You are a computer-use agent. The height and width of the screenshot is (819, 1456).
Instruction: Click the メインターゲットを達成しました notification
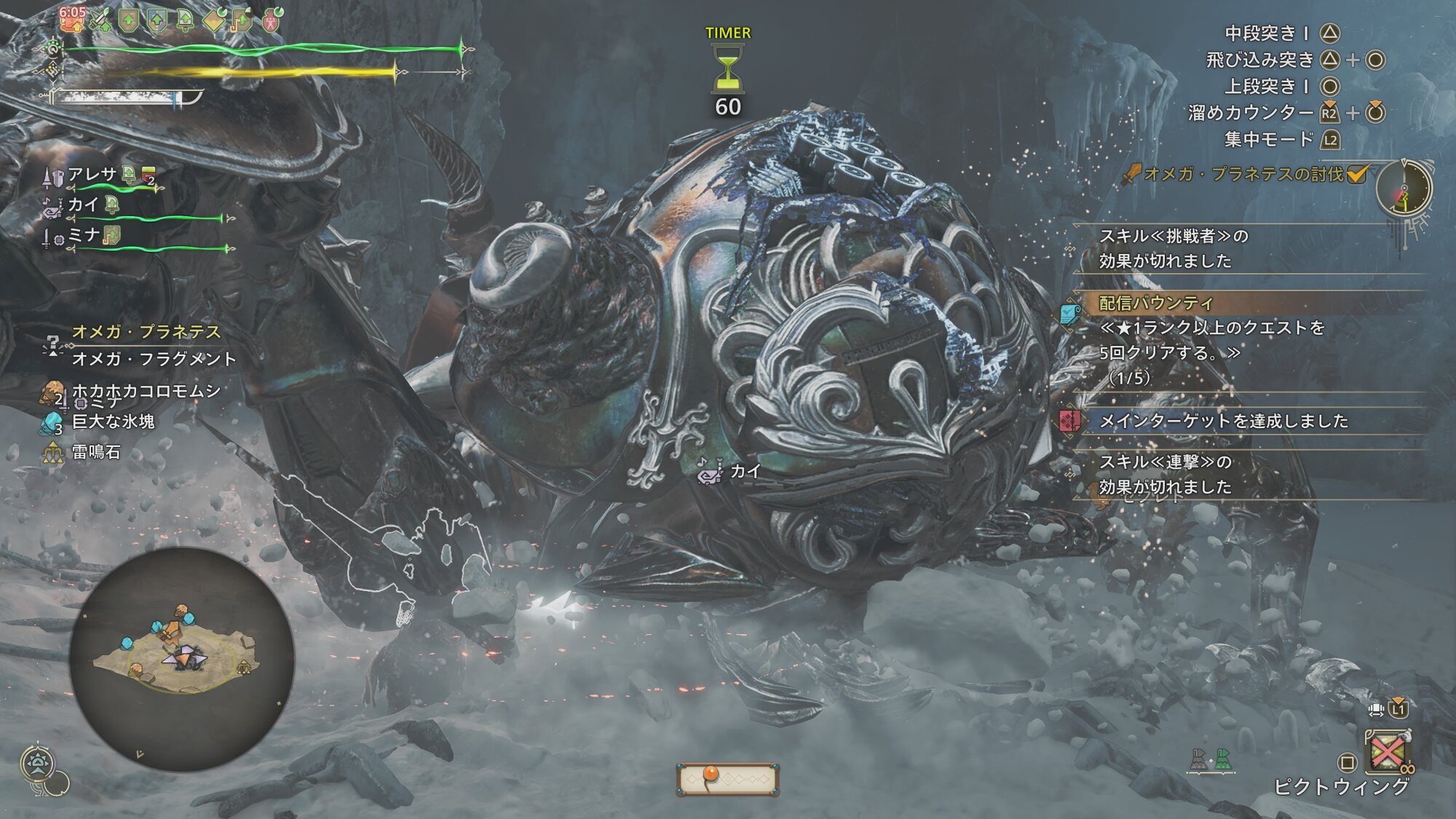pos(1223,421)
